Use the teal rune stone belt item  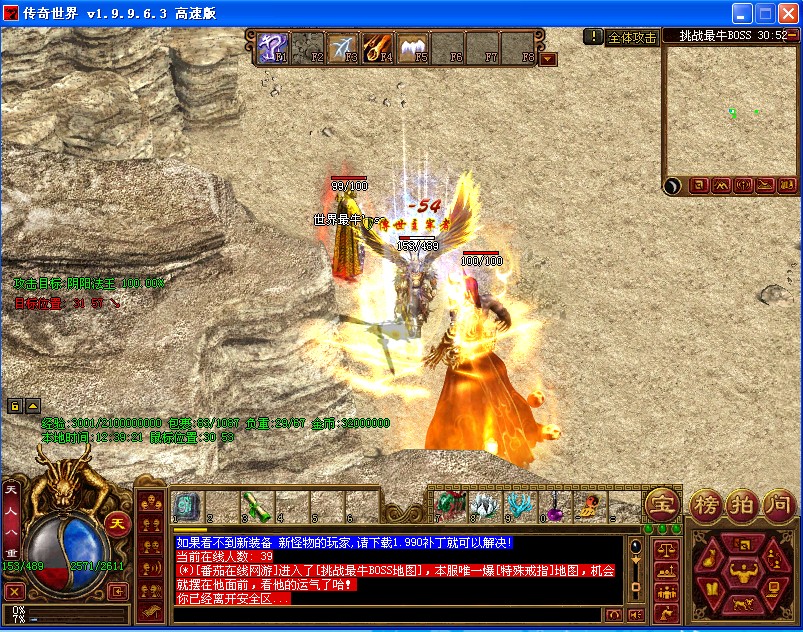click(187, 506)
